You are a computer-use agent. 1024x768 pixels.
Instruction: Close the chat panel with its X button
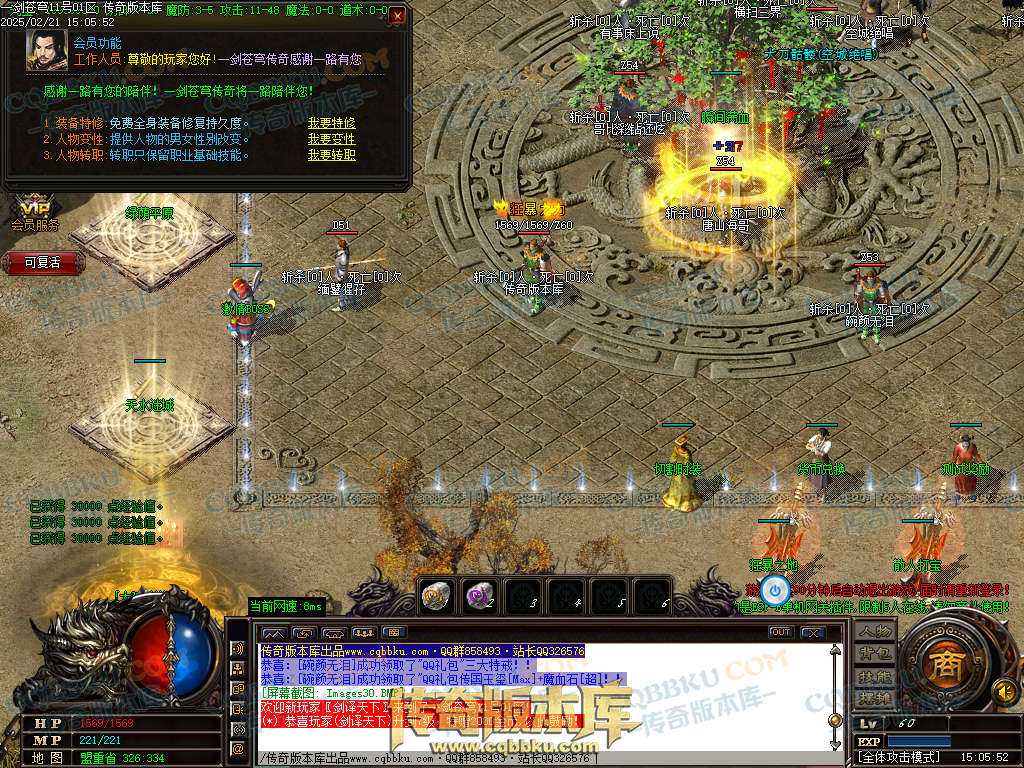coord(813,632)
